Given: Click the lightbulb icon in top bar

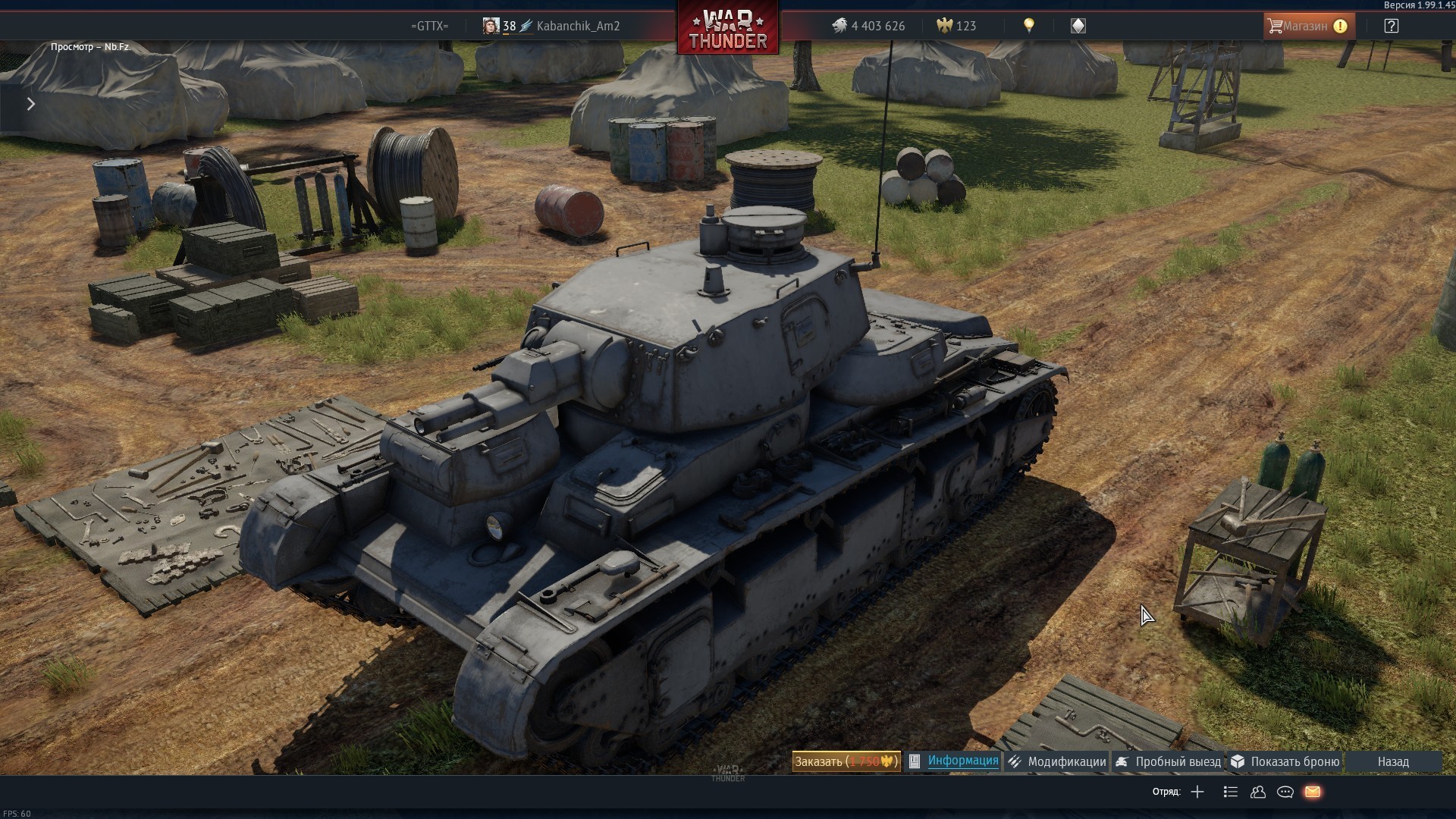Looking at the screenshot, I should point(1029,26).
